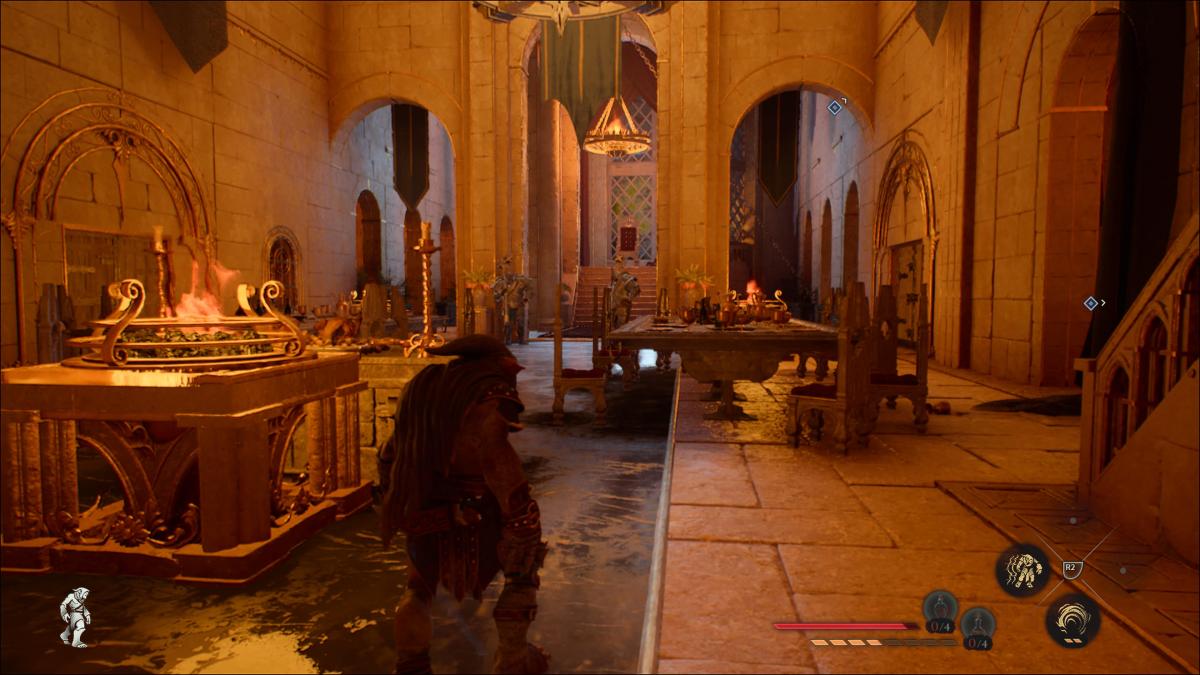
Task: Activate the hunched creature ability icon
Action: [1022, 571]
